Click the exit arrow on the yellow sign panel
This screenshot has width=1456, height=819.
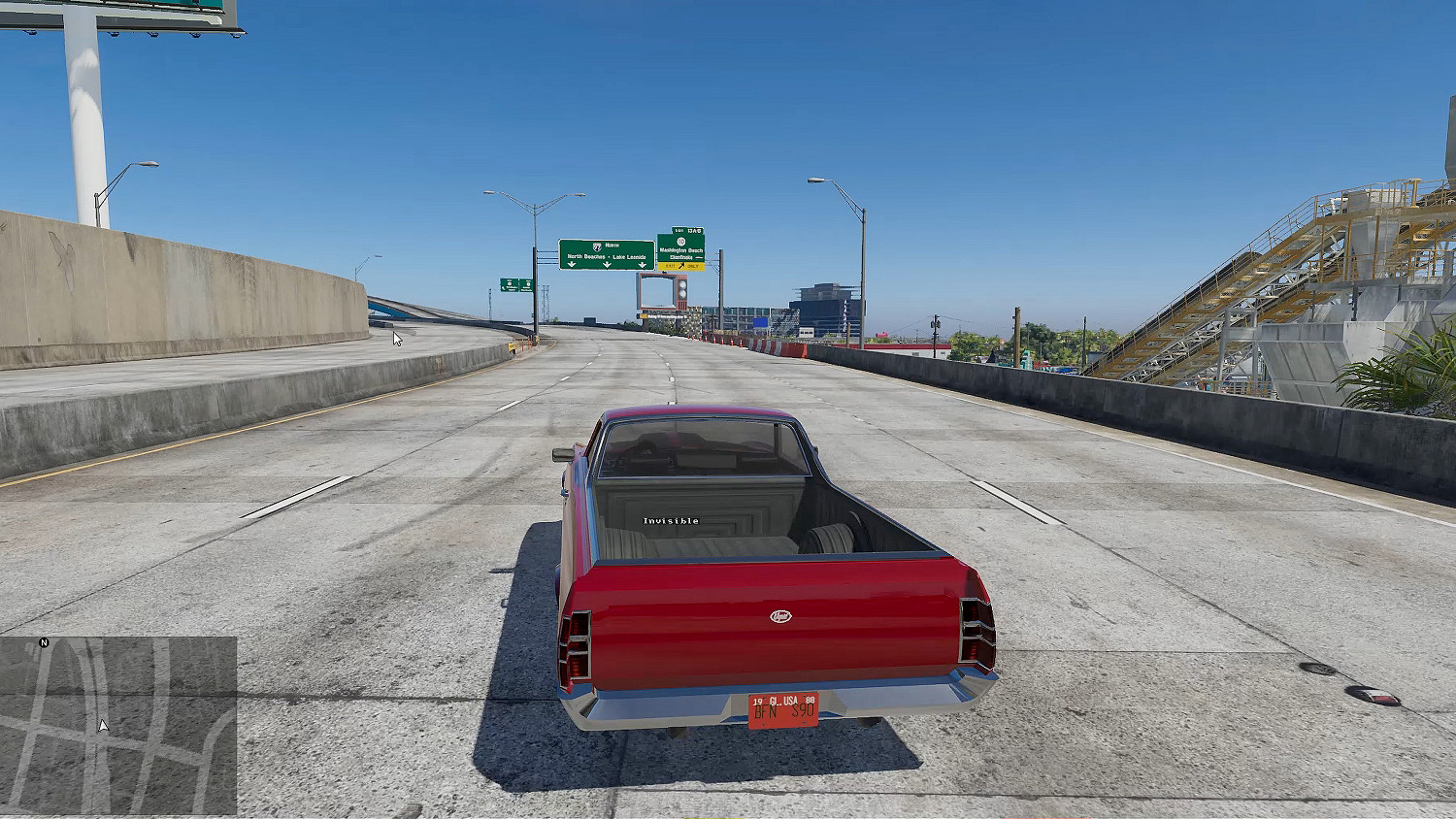click(681, 265)
